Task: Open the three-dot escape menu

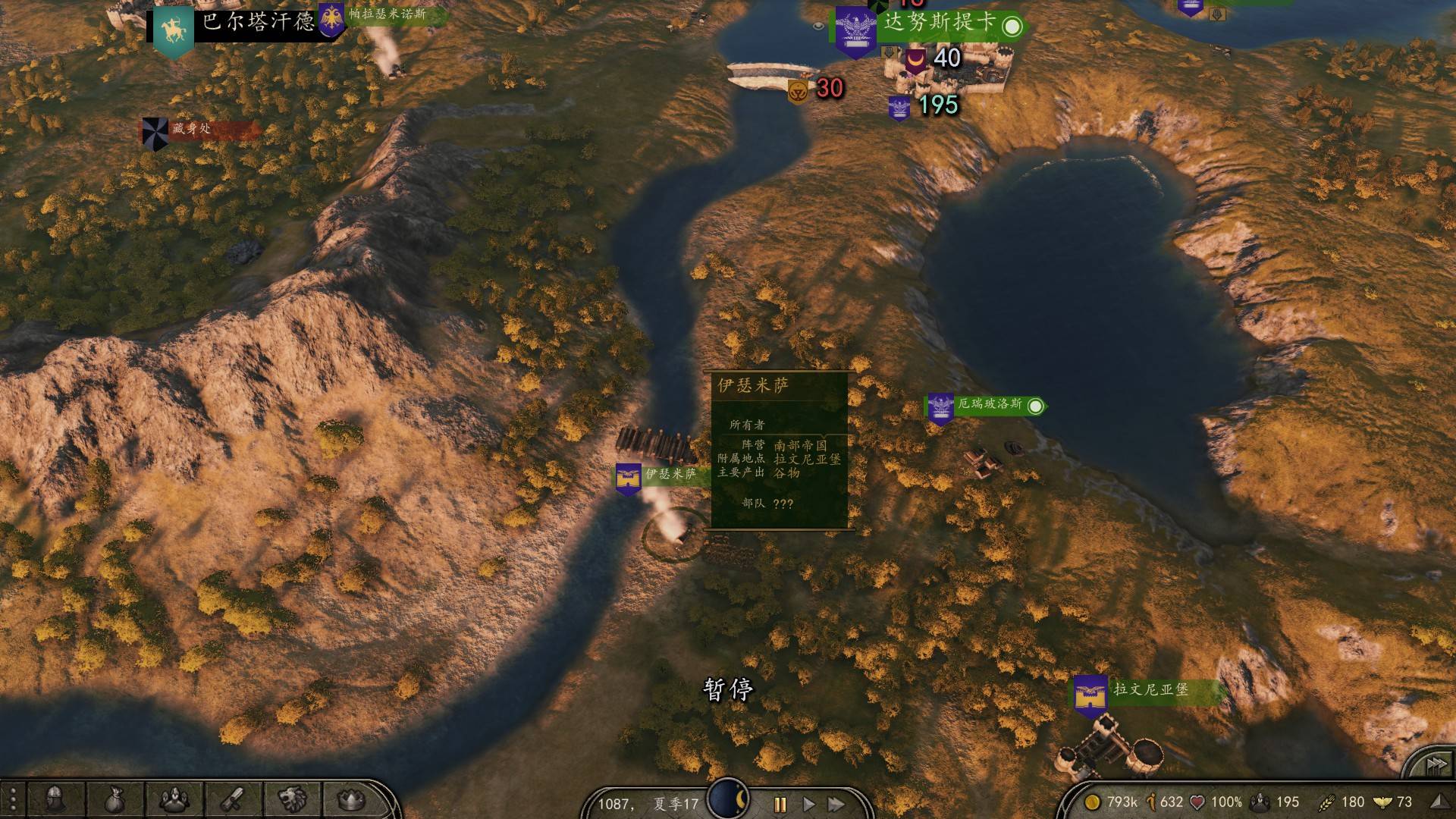Action: click(13, 800)
